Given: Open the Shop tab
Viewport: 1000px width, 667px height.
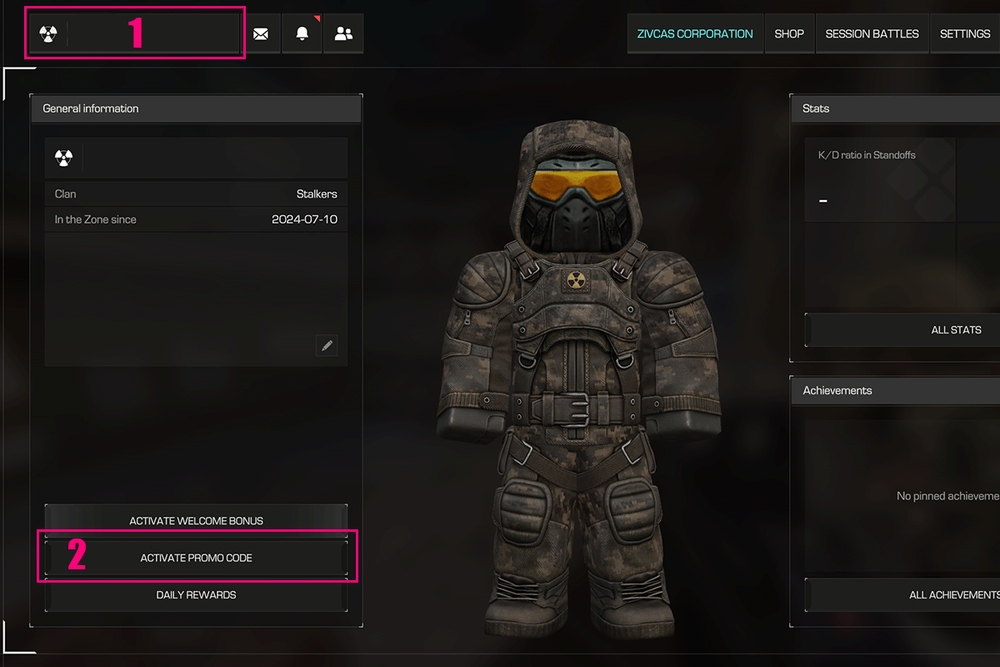Looking at the screenshot, I should pos(789,34).
